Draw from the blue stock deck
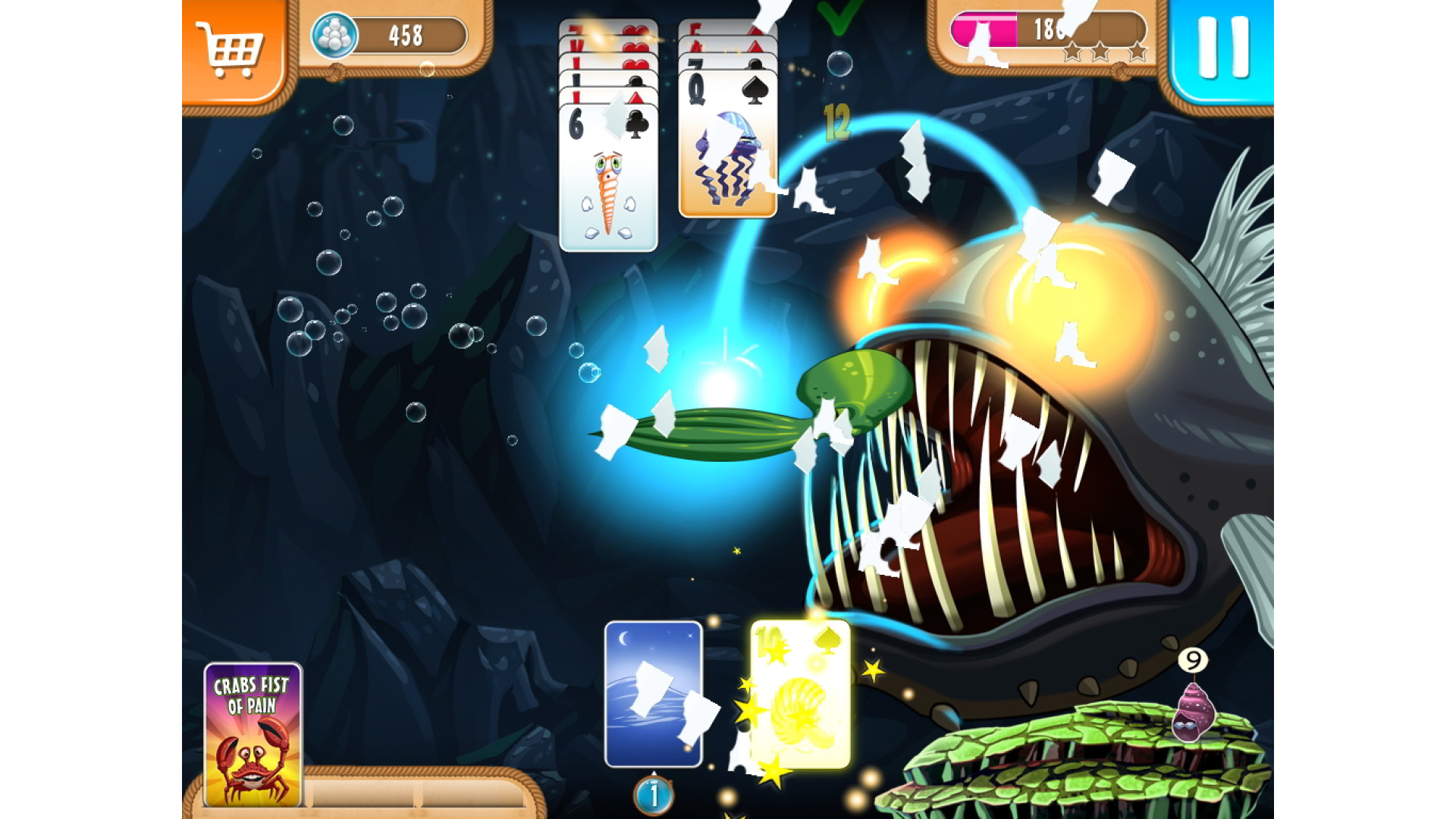This screenshot has height=819, width=1456. click(x=653, y=694)
